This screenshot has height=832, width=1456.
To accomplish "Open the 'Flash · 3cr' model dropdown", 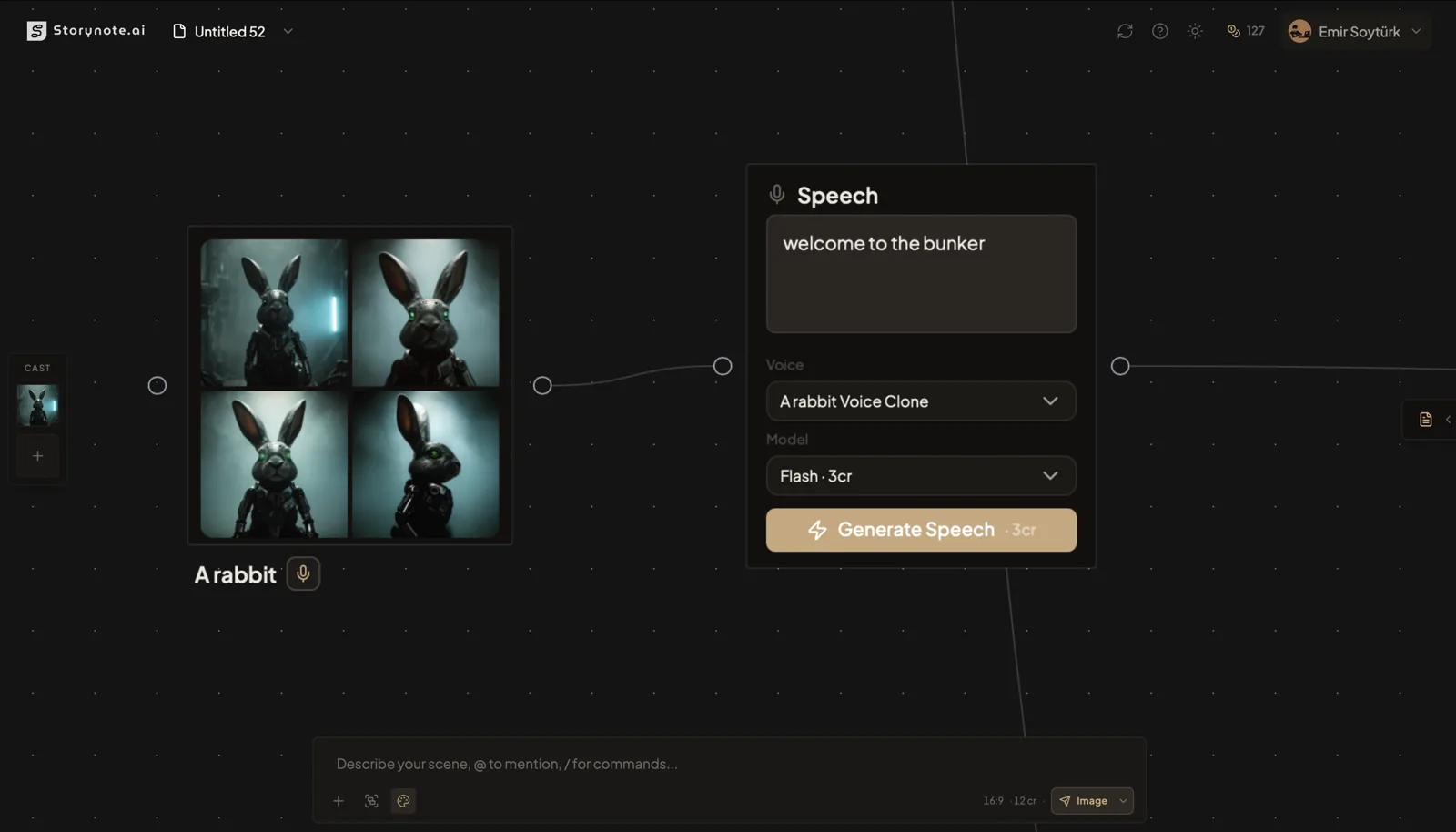I will (x=920, y=475).
